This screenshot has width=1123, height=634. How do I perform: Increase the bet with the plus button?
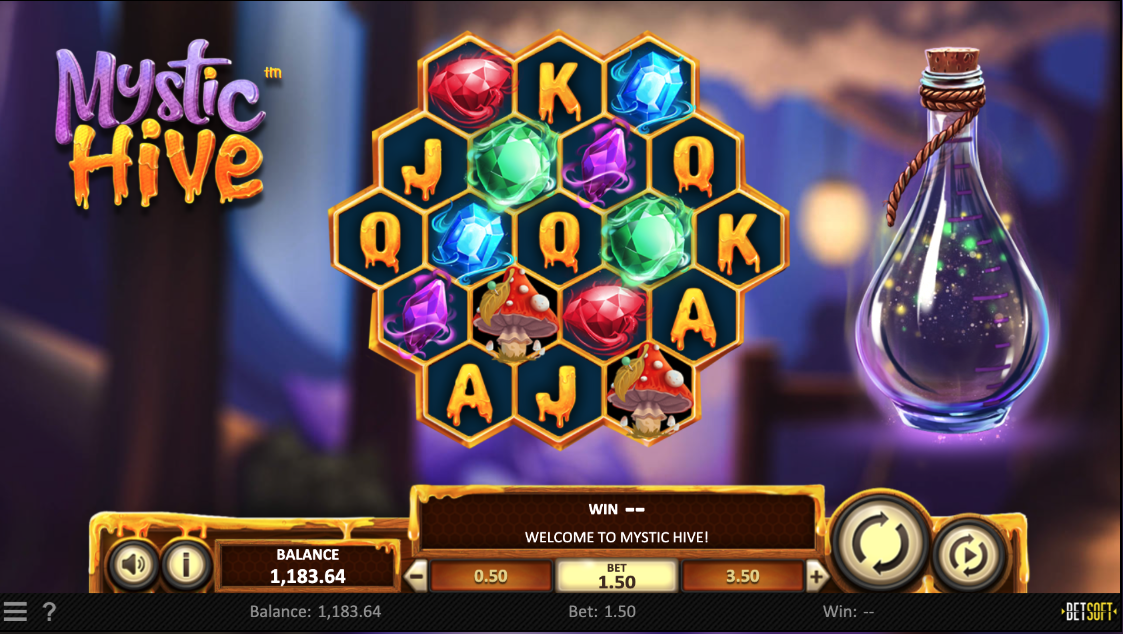(817, 576)
